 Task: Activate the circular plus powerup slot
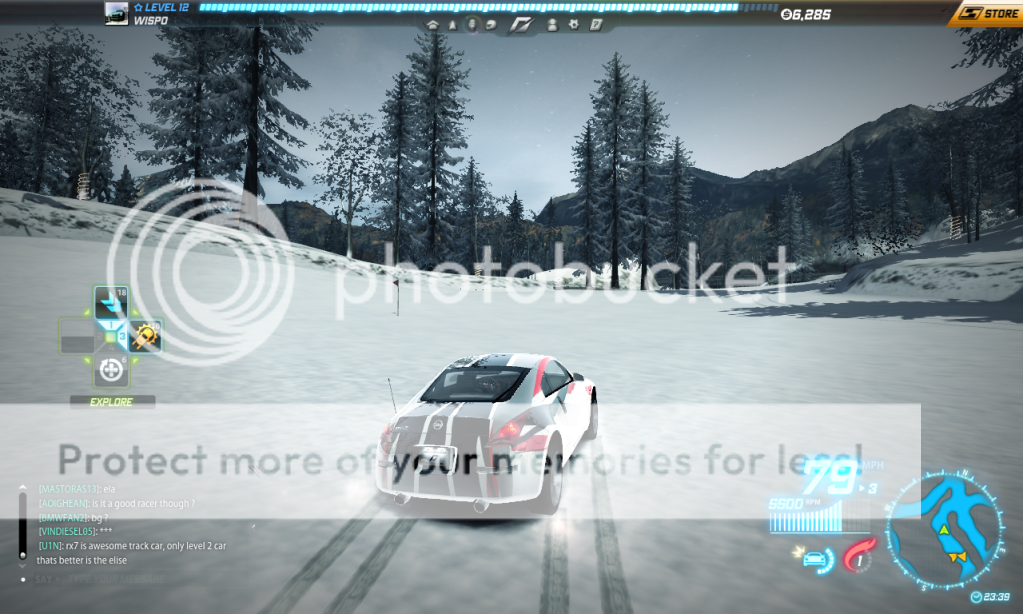point(110,371)
